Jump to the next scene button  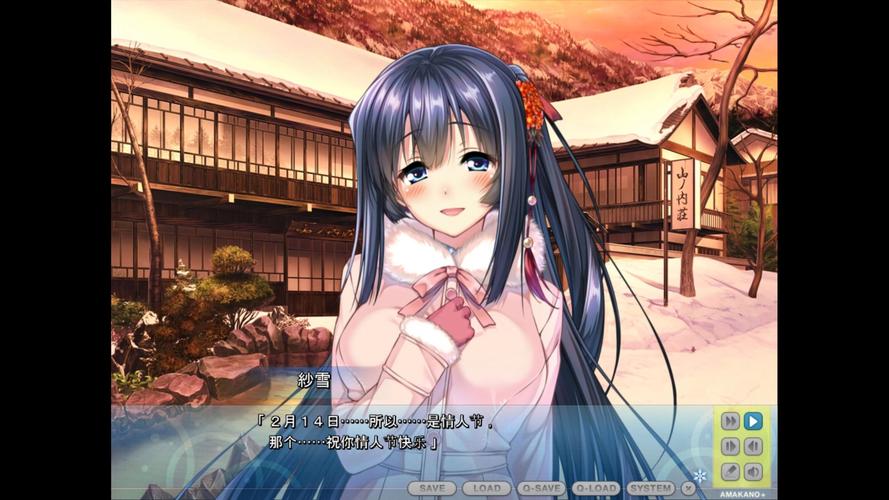(x=730, y=446)
